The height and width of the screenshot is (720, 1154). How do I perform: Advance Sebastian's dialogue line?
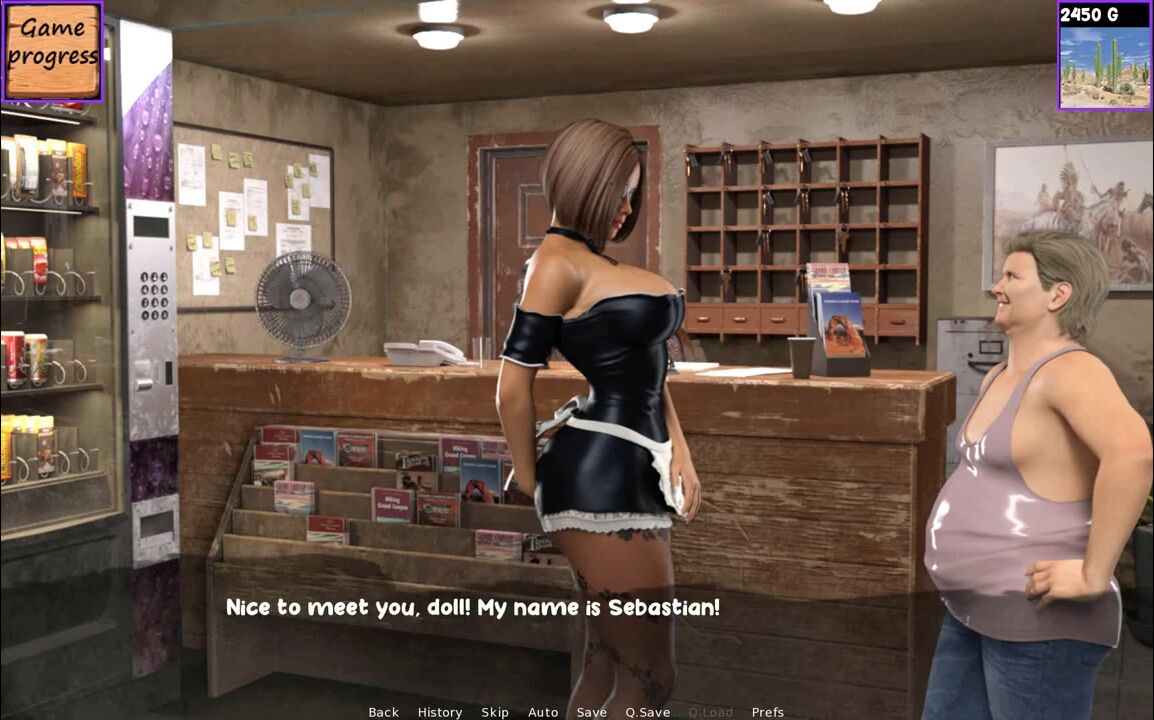pyautogui.click(x=472, y=607)
